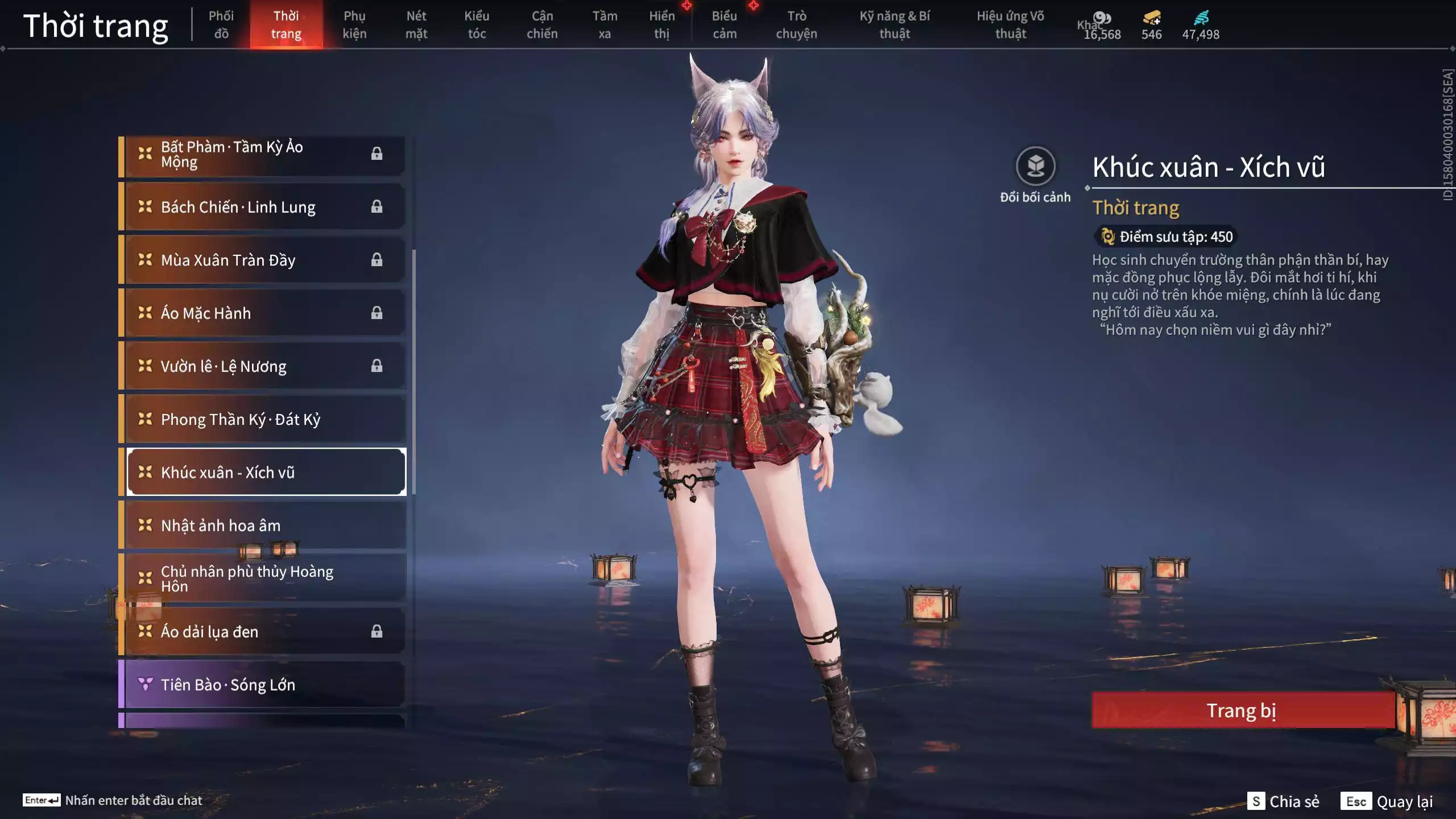Click the emblem icon beside Khúc xuân - Xích vũ
The image size is (1456, 819).
(144, 471)
